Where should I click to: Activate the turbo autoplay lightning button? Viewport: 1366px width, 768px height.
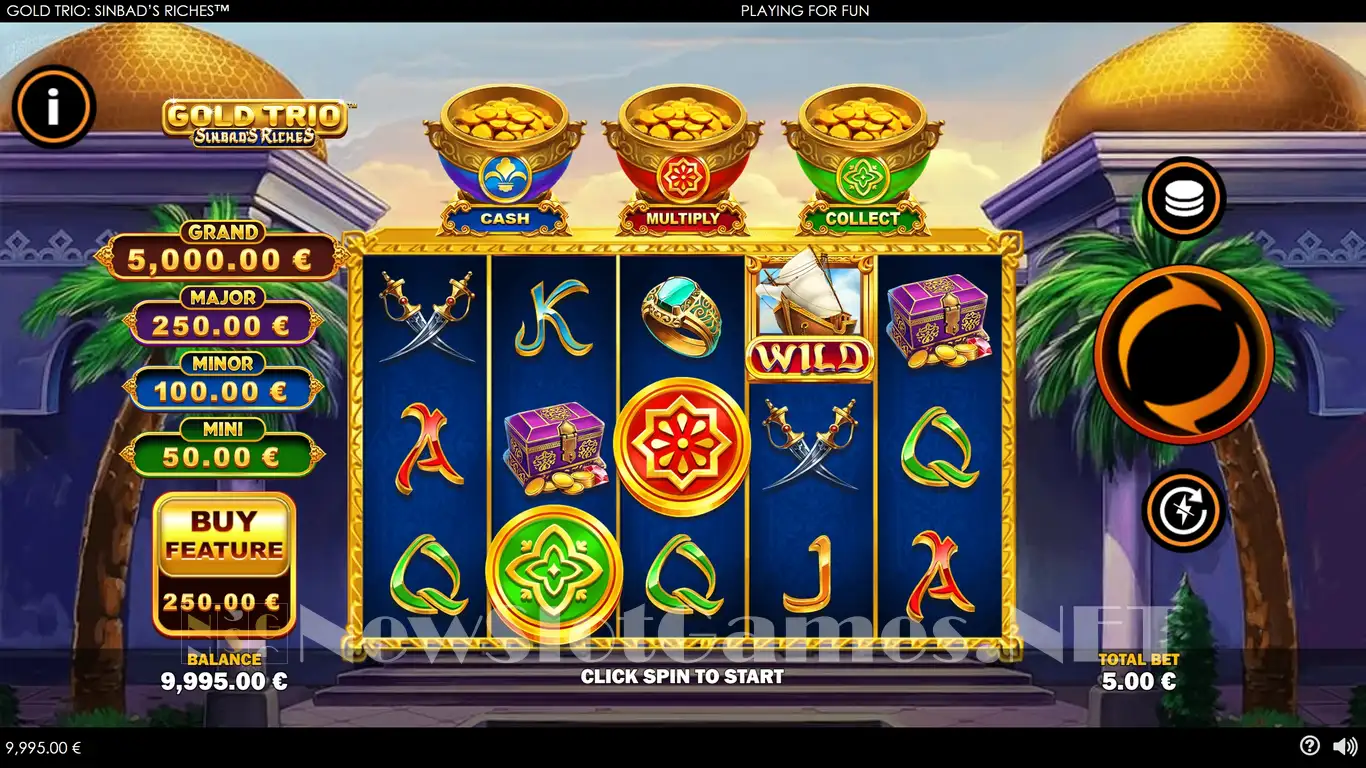point(1184,511)
